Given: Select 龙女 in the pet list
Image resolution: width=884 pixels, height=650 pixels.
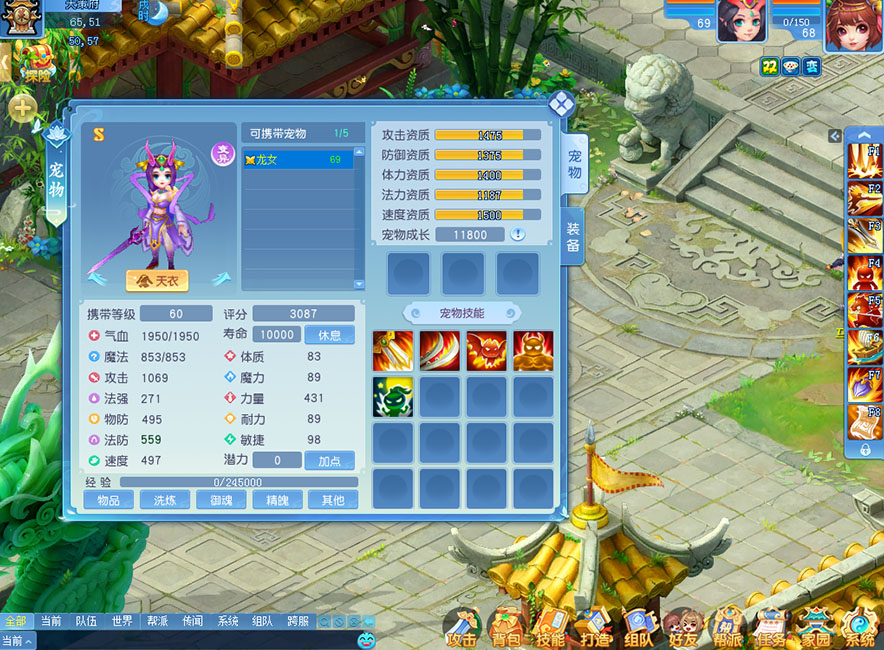Looking at the screenshot, I should tap(298, 160).
